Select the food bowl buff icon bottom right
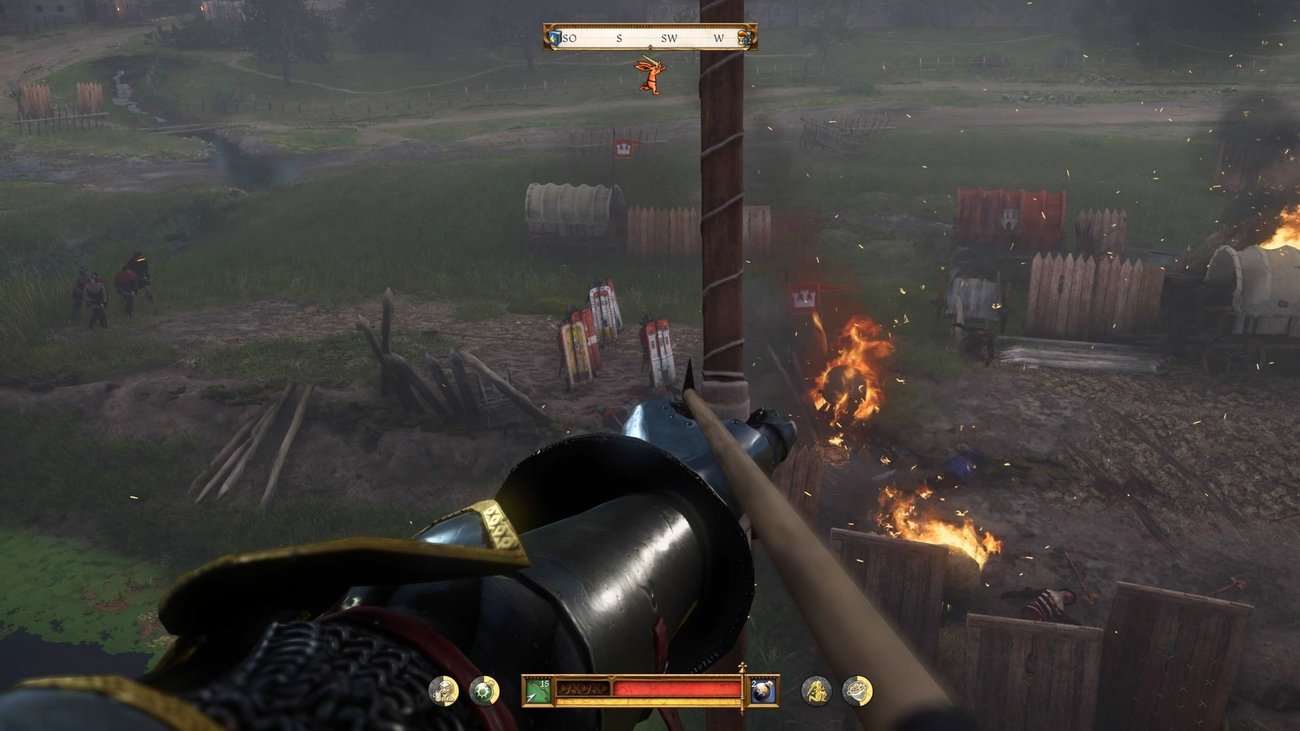The width and height of the screenshot is (1300, 731). click(x=857, y=692)
